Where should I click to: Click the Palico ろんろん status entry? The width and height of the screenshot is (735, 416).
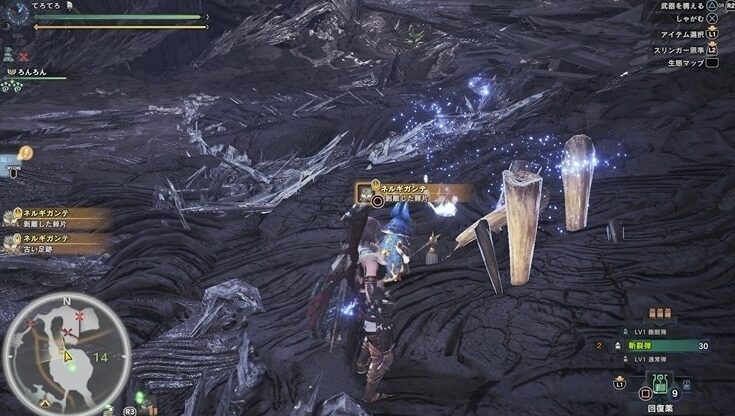coord(30,72)
